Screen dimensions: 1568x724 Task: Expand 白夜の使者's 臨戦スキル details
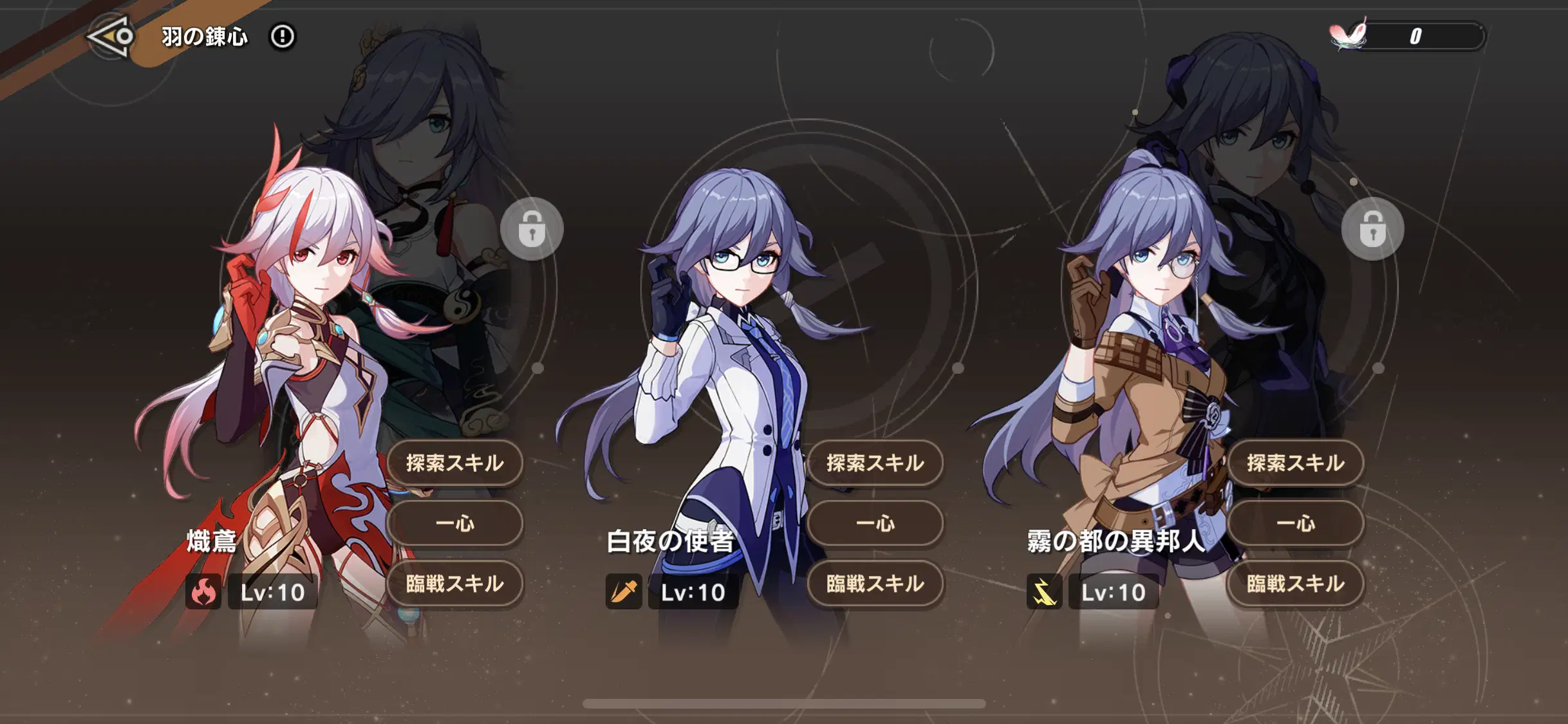click(875, 584)
